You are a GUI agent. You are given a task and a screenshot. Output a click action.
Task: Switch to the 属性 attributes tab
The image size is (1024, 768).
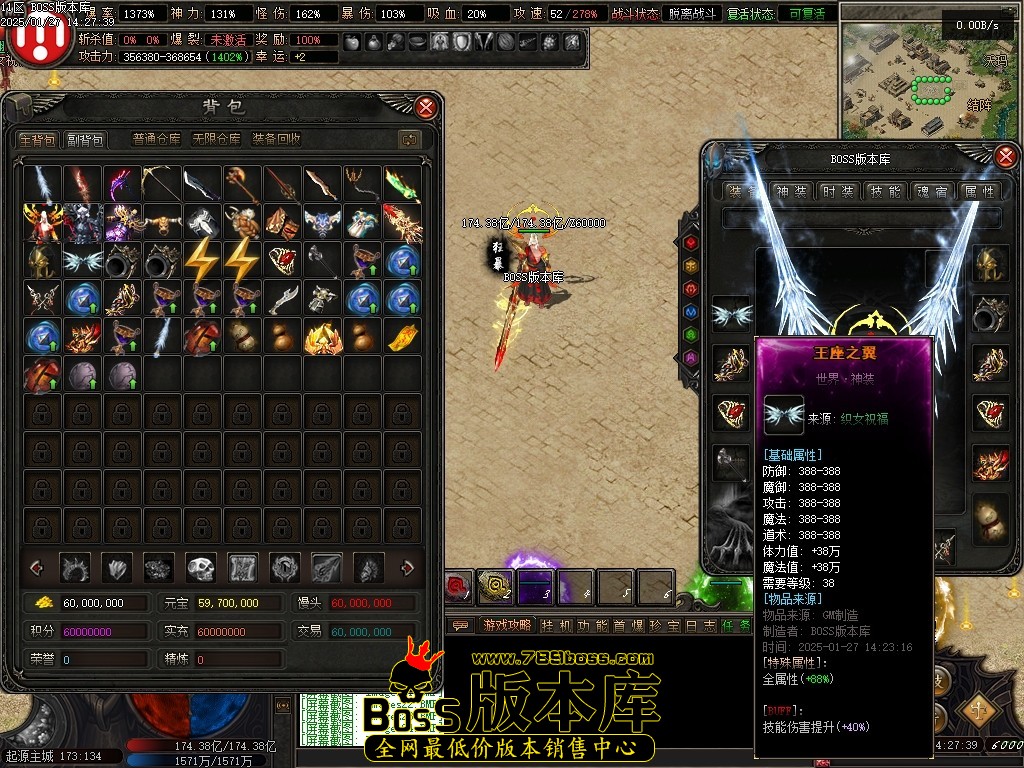[978, 191]
